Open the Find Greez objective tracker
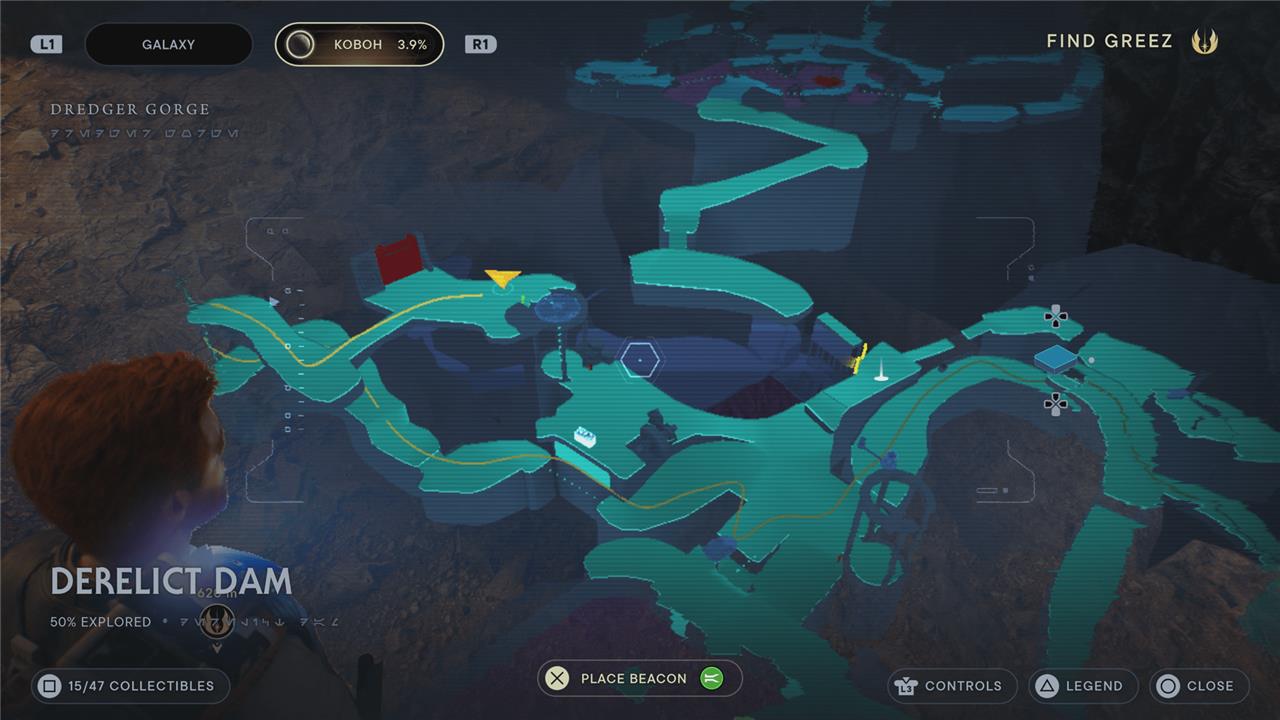1280x720 pixels. (x=1130, y=42)
